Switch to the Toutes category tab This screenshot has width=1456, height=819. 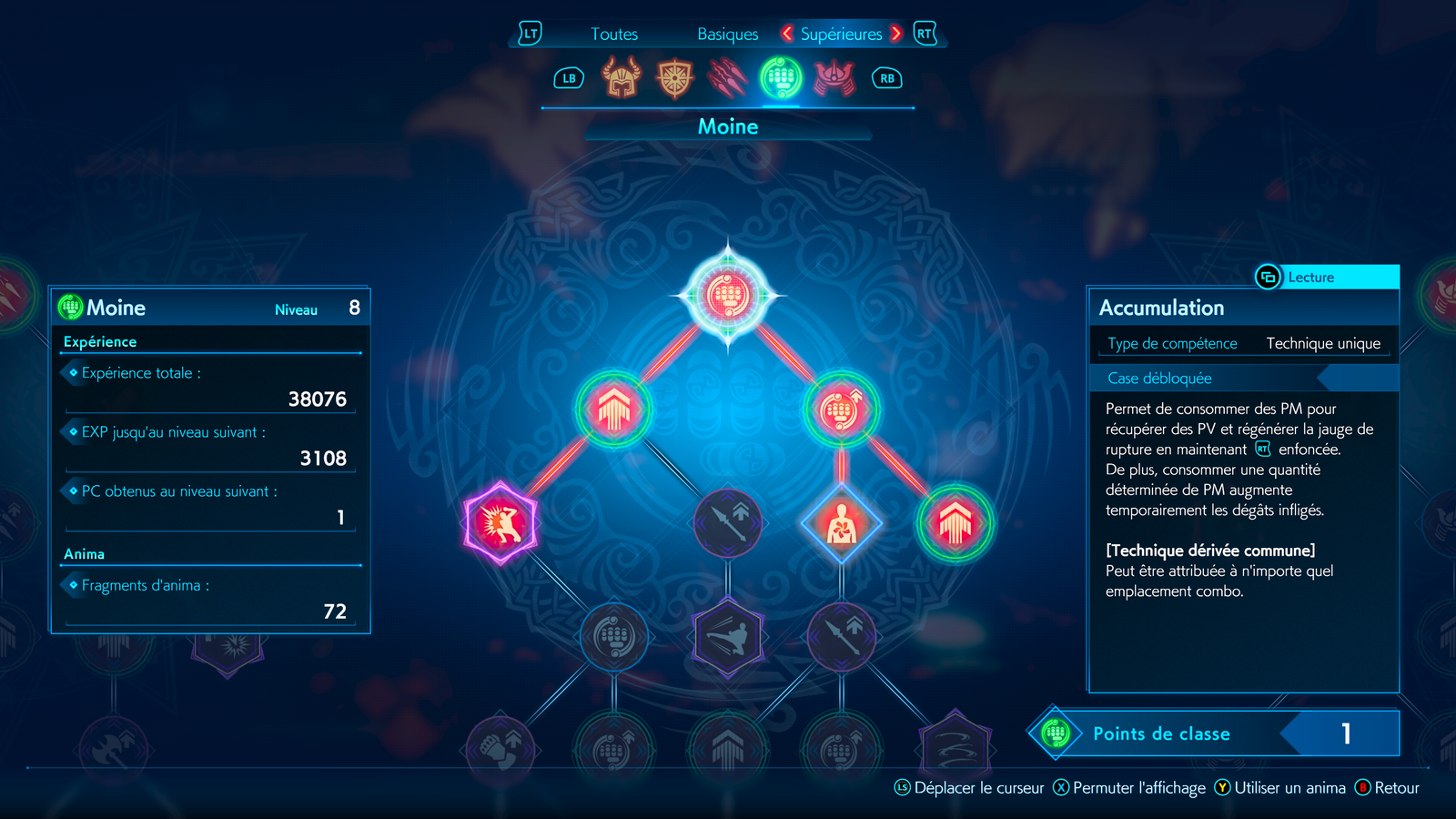click(x=614, y=35)
